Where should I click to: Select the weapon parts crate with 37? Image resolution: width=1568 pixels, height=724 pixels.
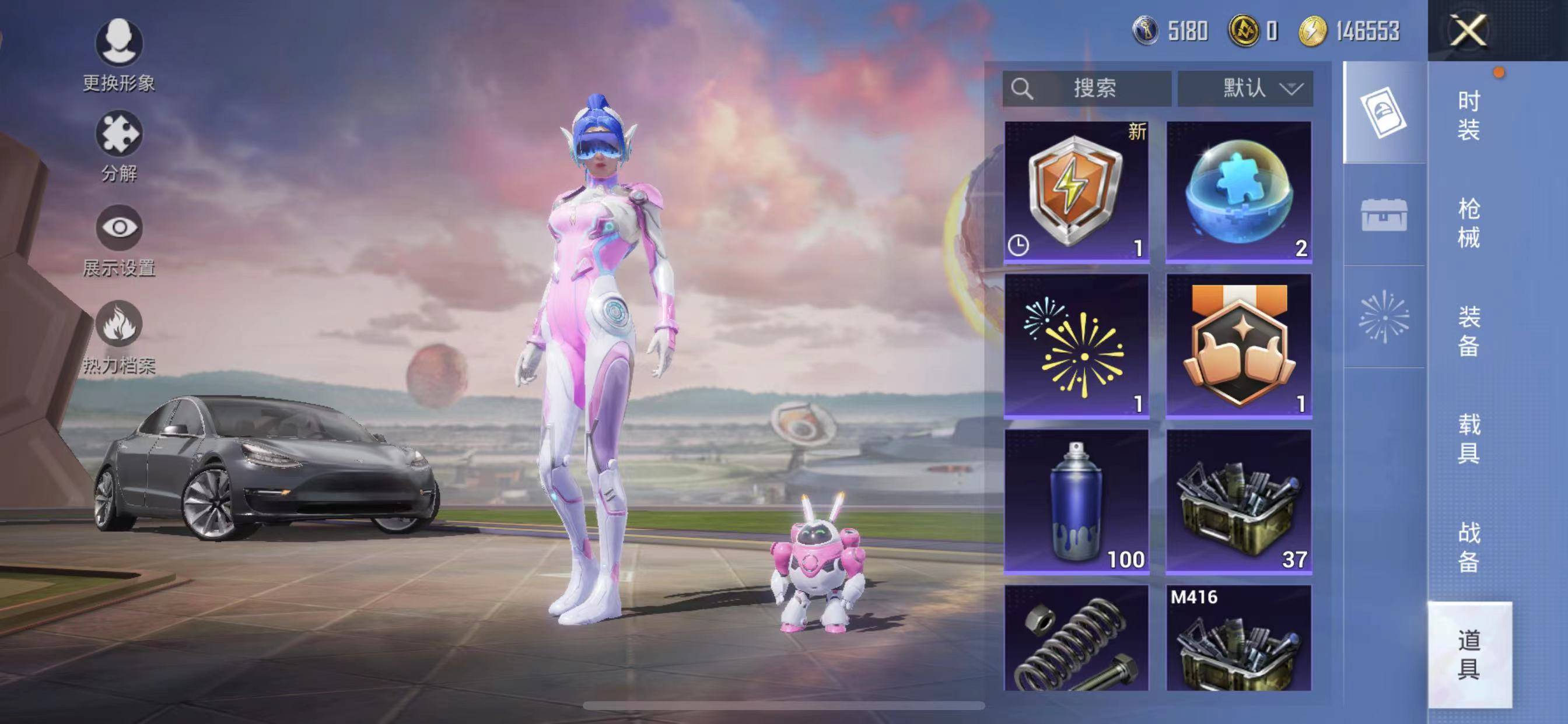pos(1238,501)
